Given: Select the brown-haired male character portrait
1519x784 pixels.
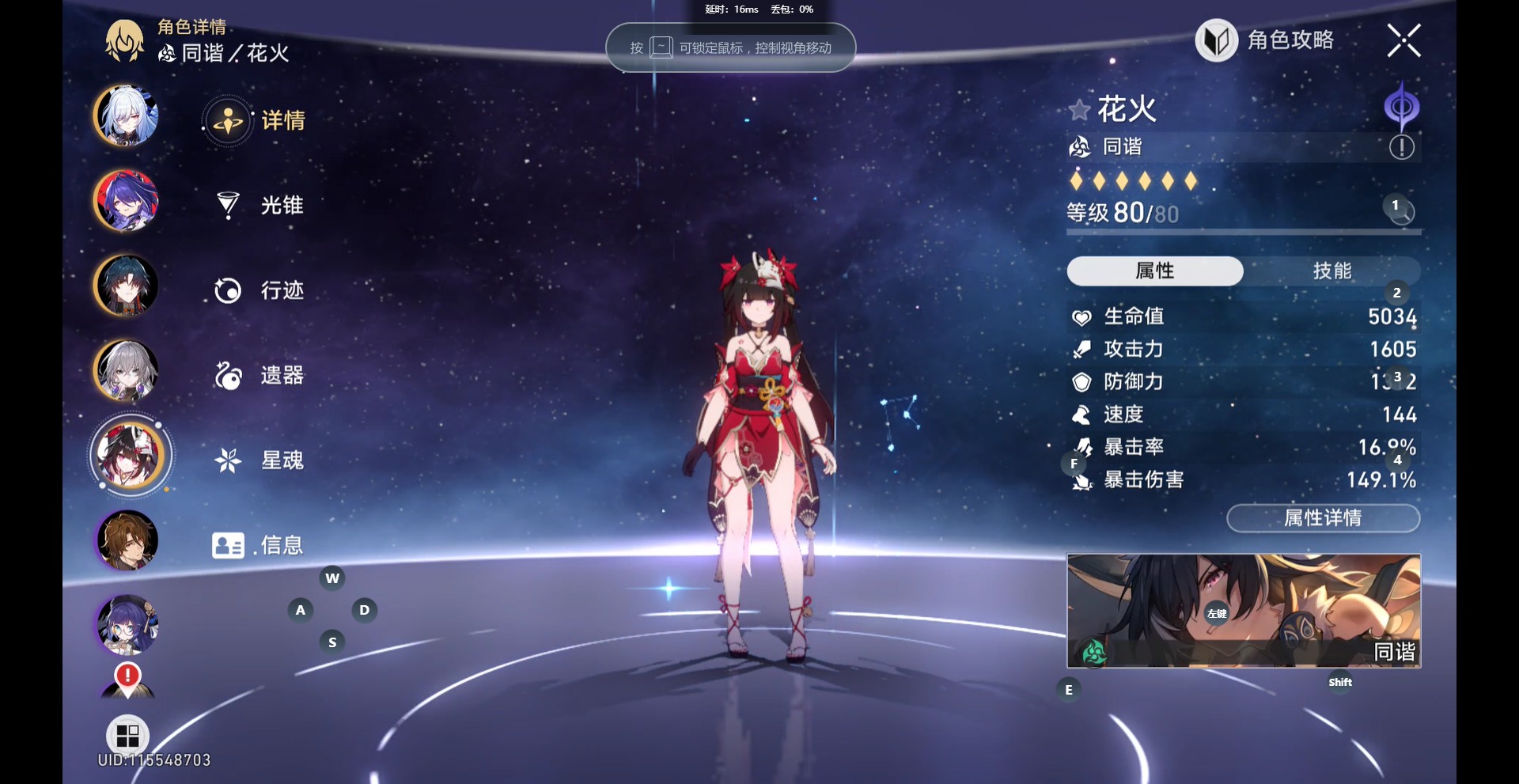Looking at the screenshot, I should pyautogui.click(x=127, y=540).
